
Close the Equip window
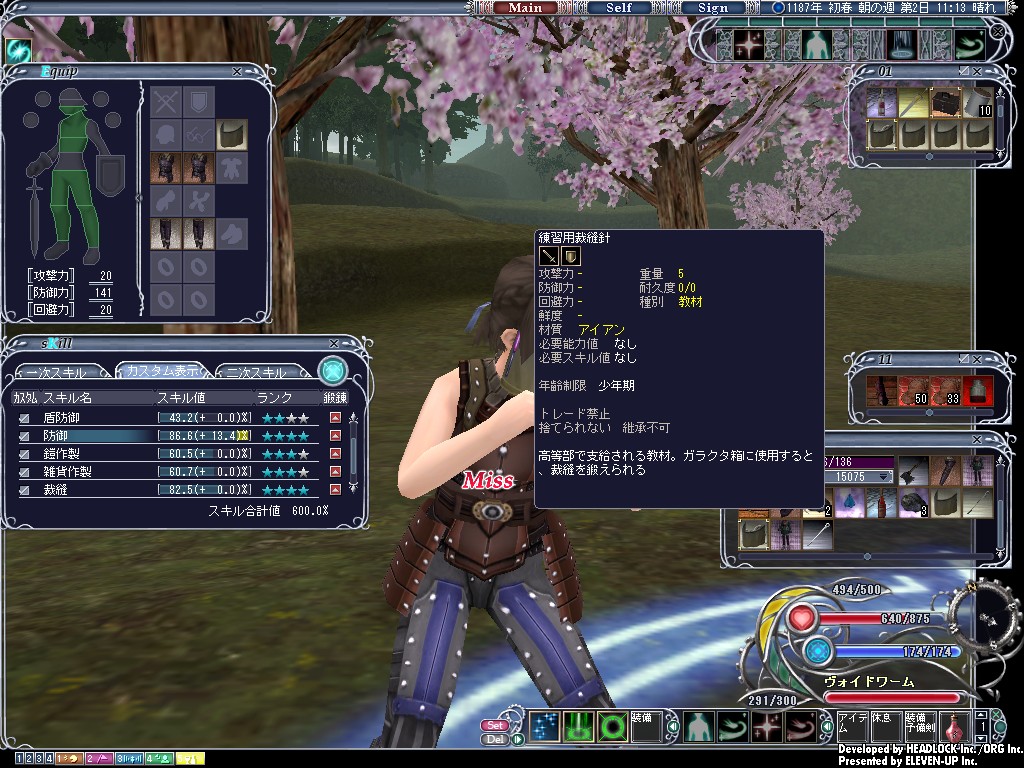click(237, 71)
